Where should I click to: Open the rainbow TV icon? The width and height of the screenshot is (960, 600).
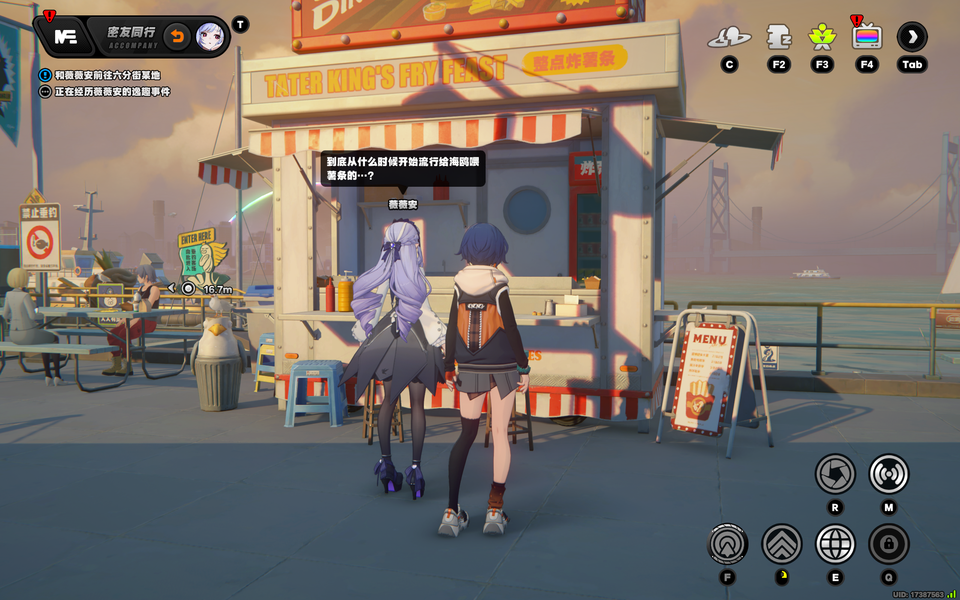click(x=867, y=38)
